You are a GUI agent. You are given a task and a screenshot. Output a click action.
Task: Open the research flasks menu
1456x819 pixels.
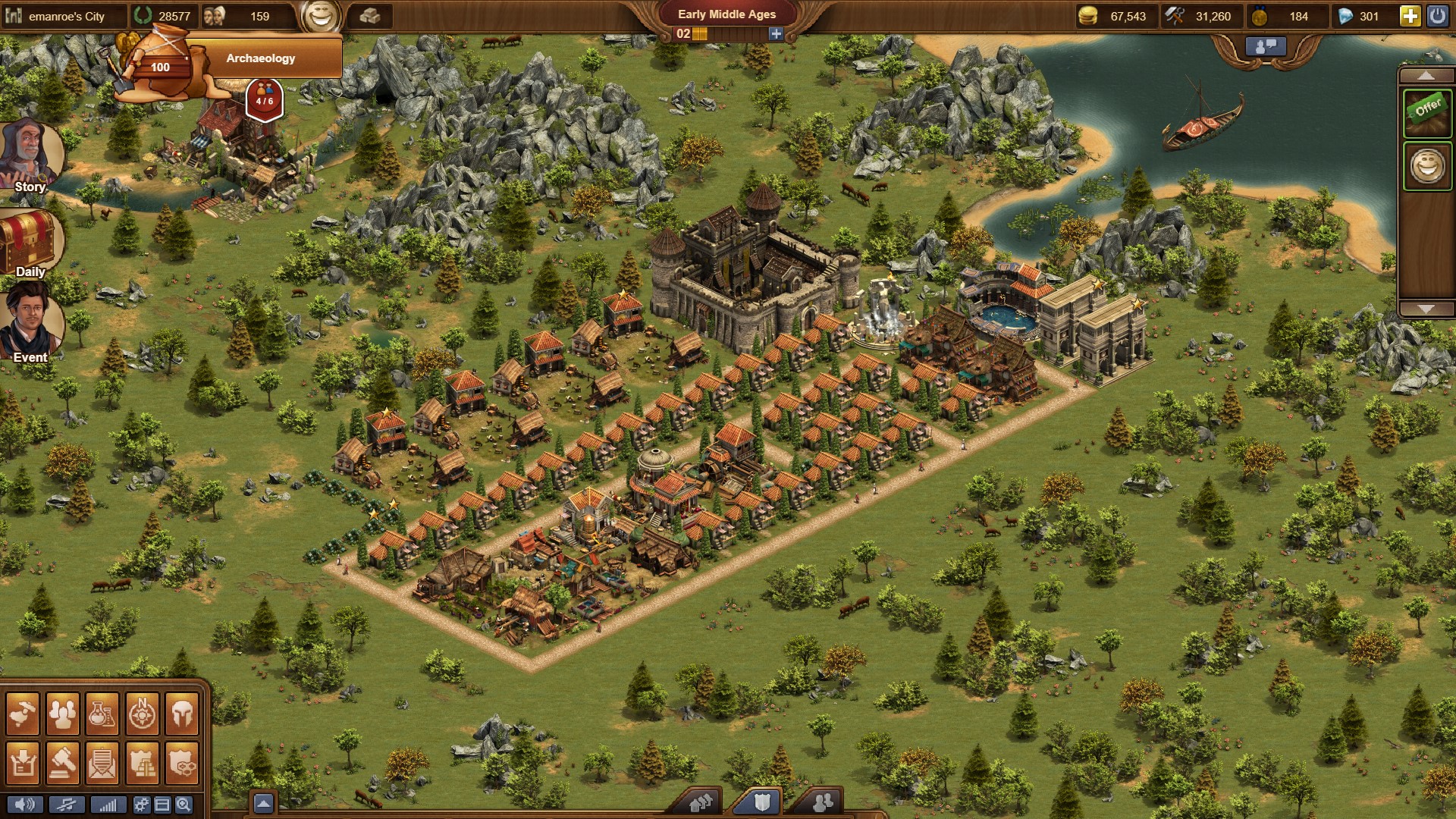pos(102,714)
